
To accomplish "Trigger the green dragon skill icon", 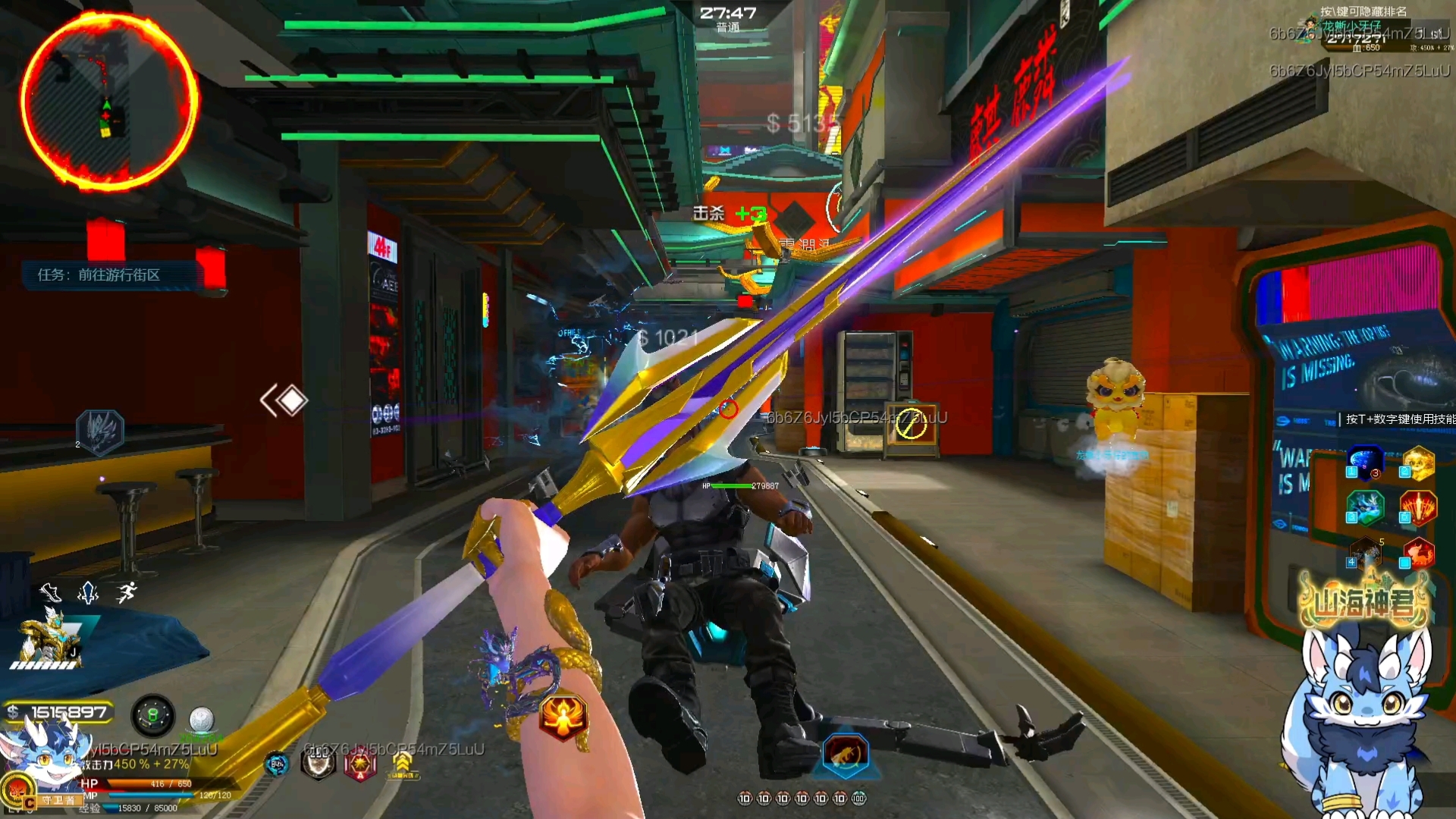I will (x=1365, y=508).
